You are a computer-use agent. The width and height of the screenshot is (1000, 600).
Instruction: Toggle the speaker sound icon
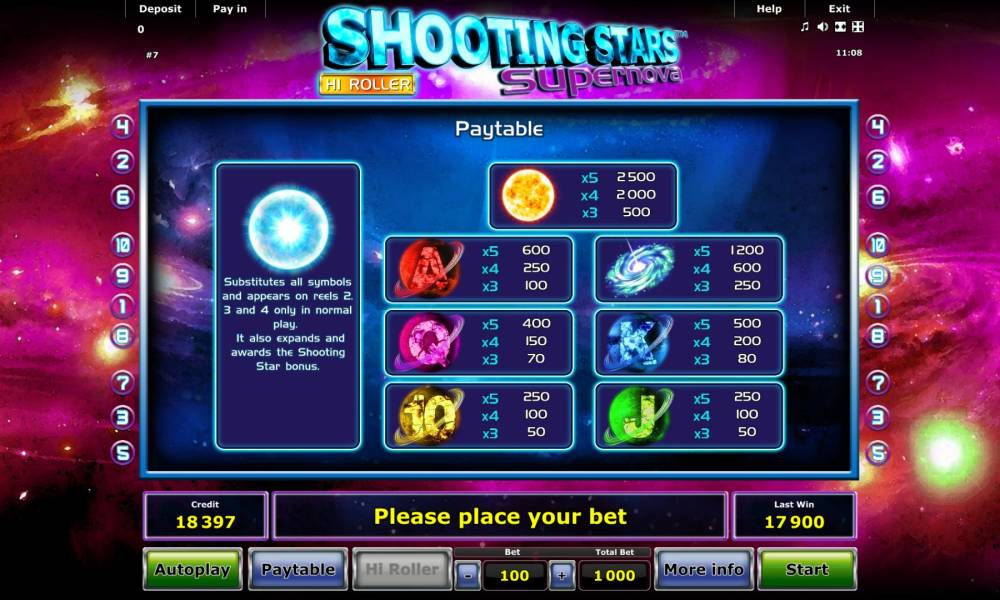coord(822,27)
